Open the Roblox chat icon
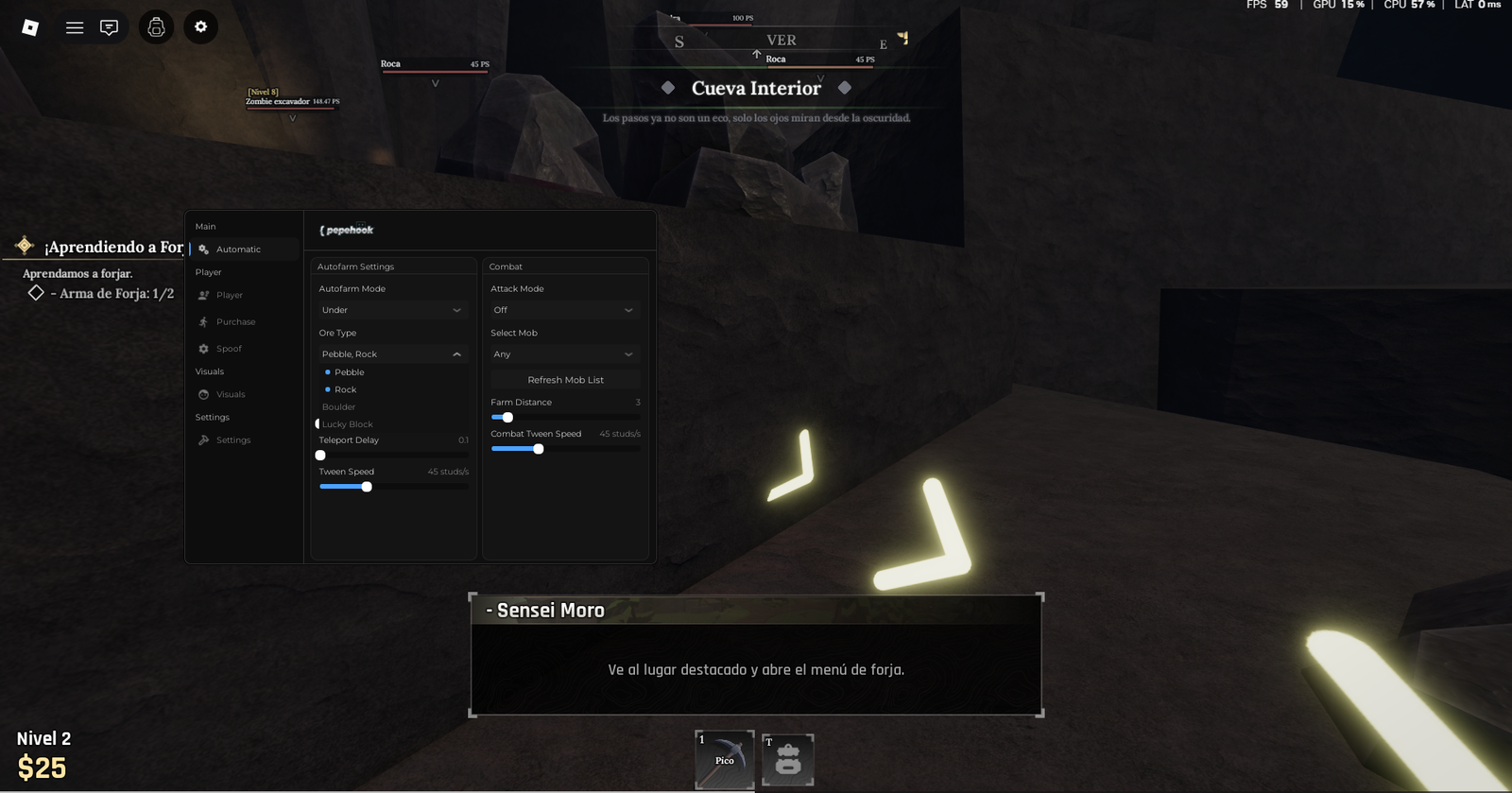The width and height of the screenshot is (1512, 793). point(109,26)
